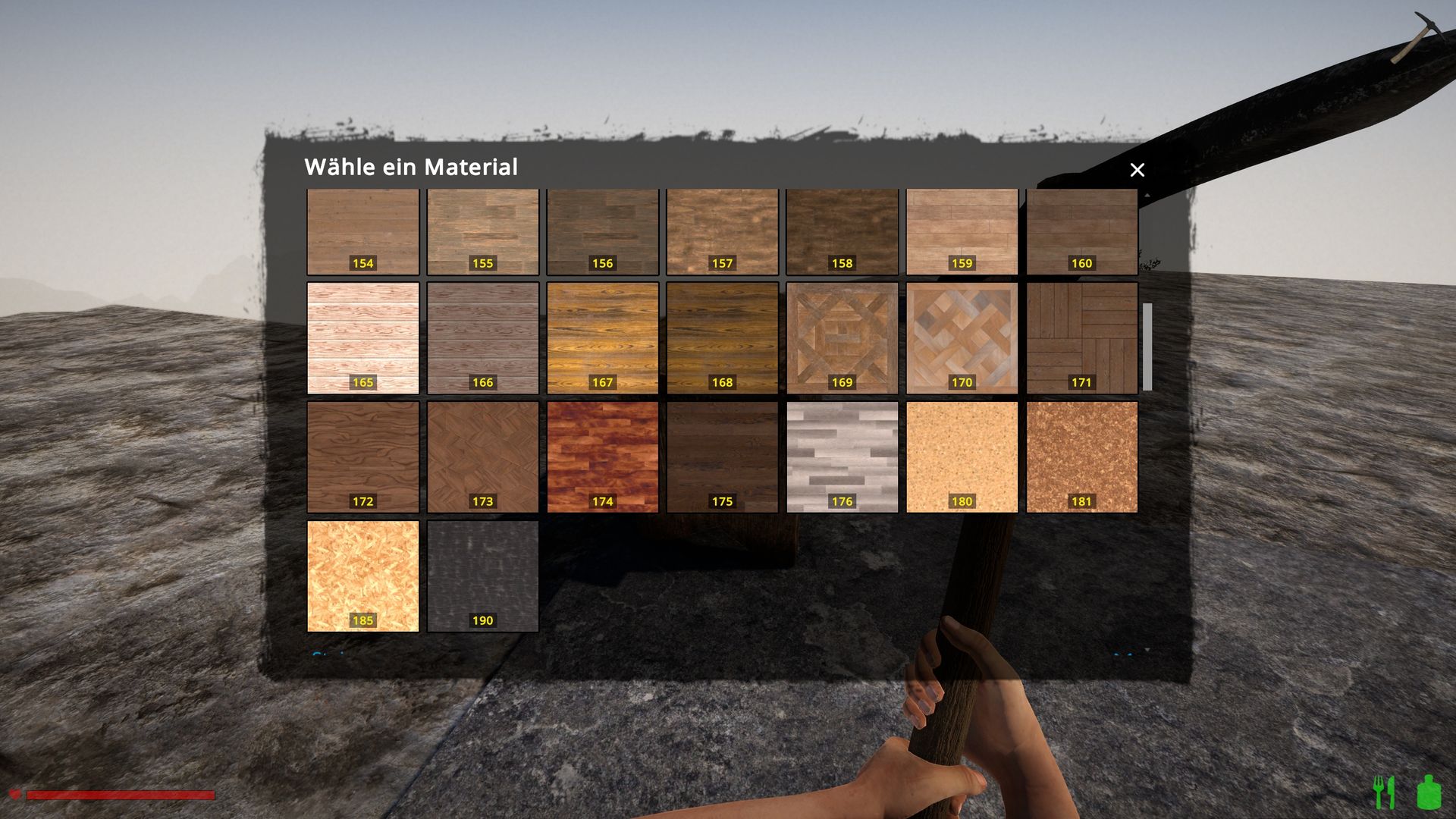
Task: Pick ornate parquet material 169
Action: (x=842, y=337)
